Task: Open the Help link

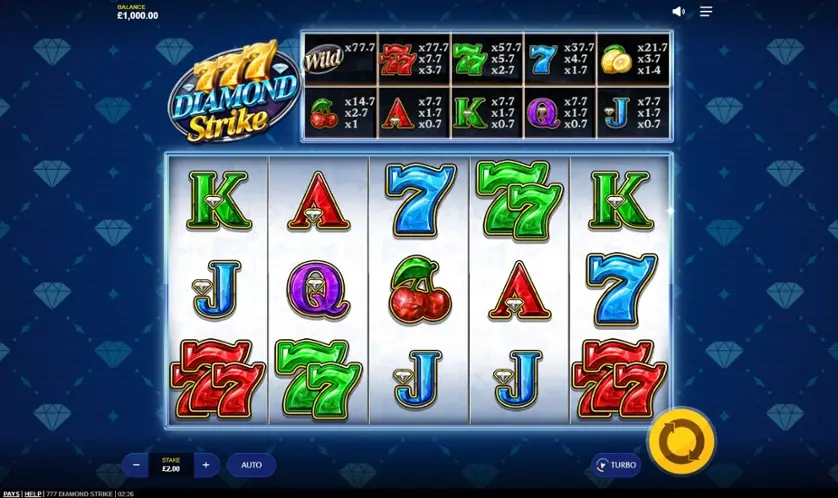Action: click(x=33, y=493)
